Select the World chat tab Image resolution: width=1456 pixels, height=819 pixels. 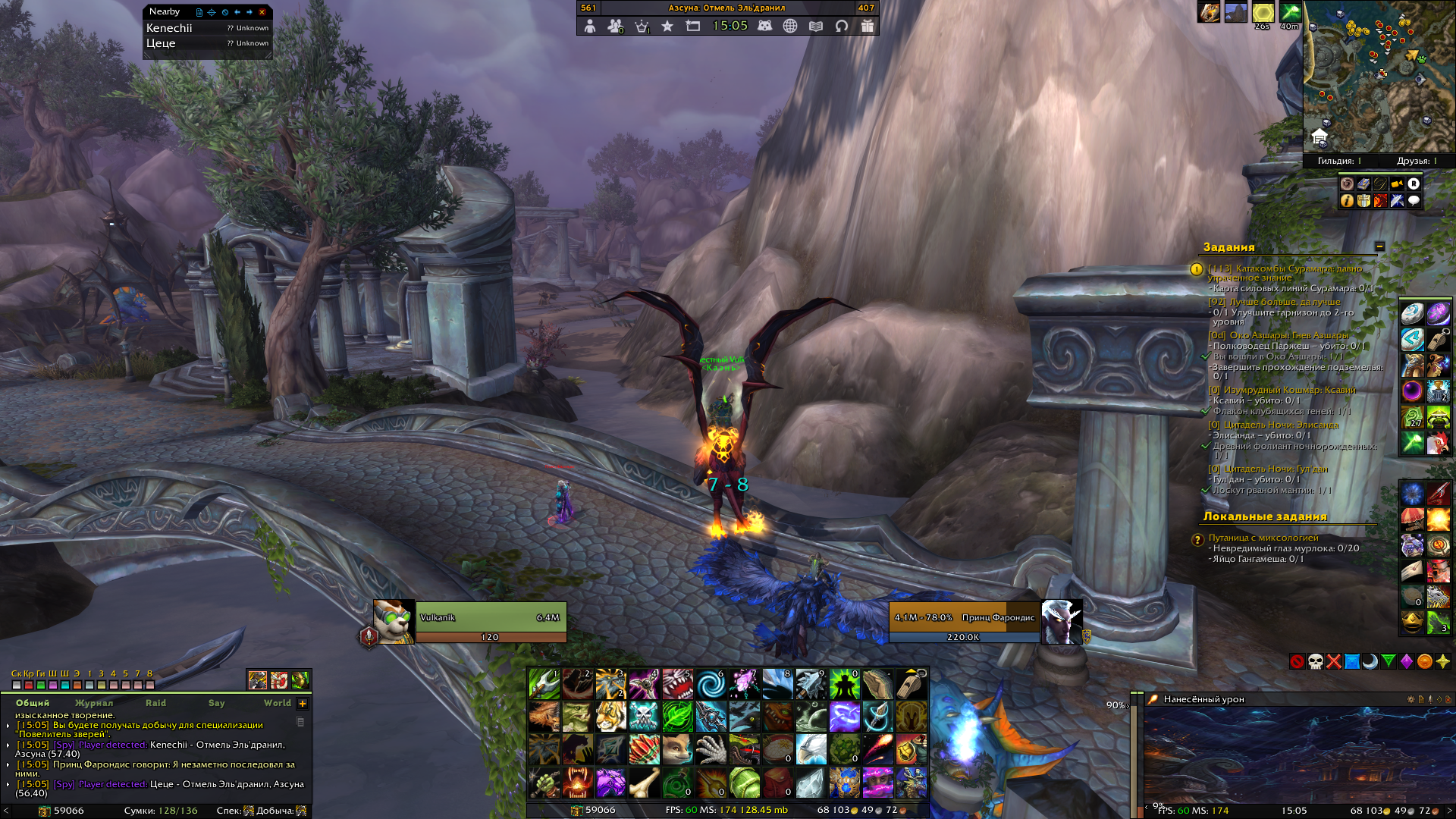click(277, 703)
